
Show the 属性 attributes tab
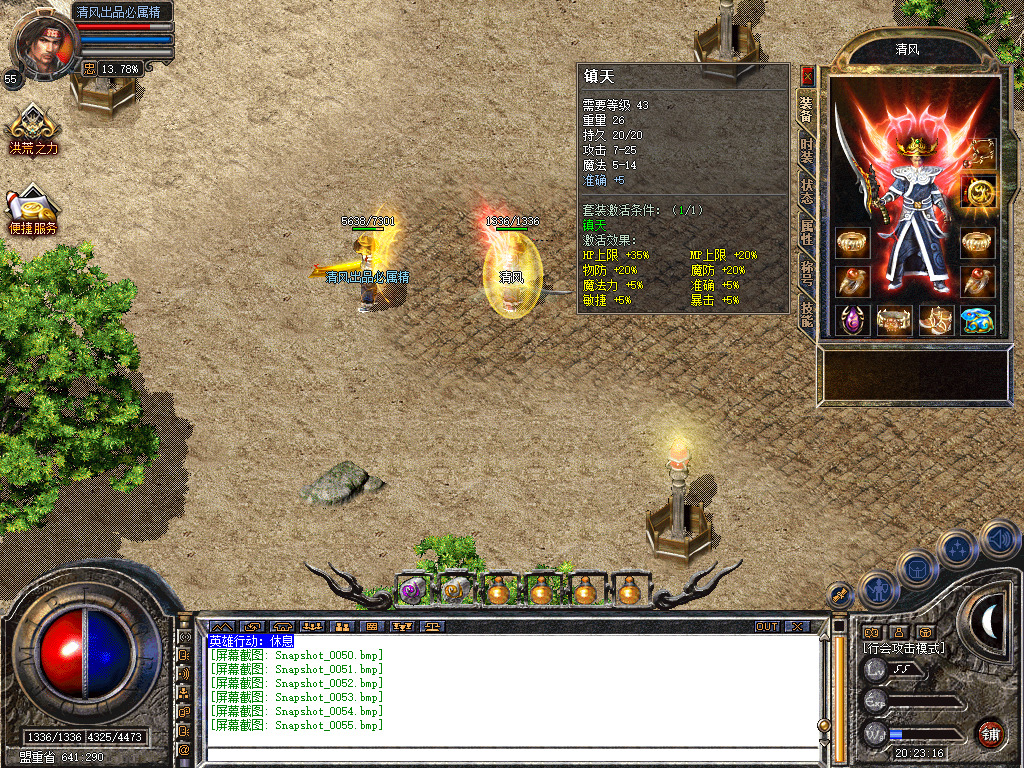click(x=806, y=233)
